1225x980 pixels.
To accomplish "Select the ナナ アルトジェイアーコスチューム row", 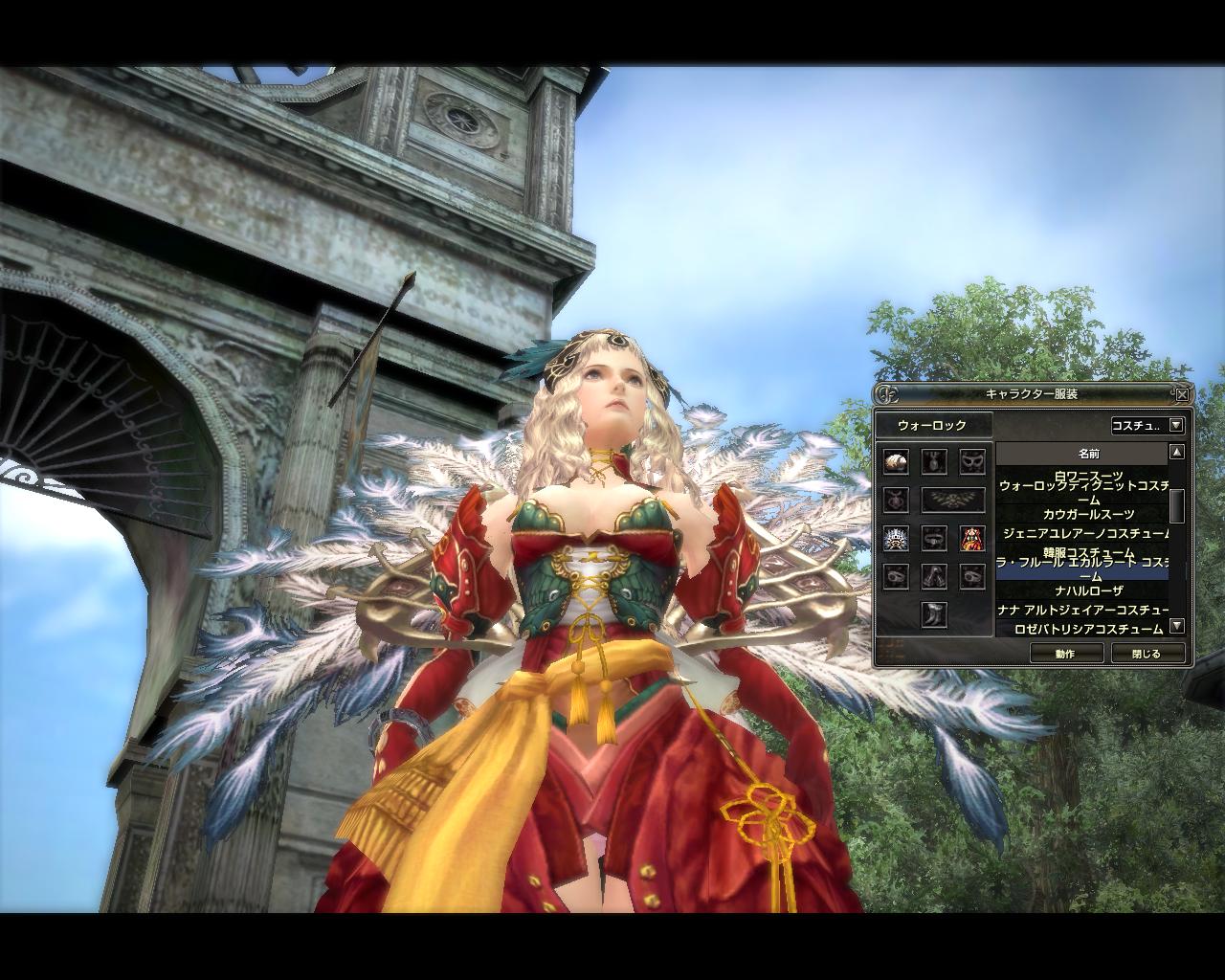I will click(x=1081, y=610).
